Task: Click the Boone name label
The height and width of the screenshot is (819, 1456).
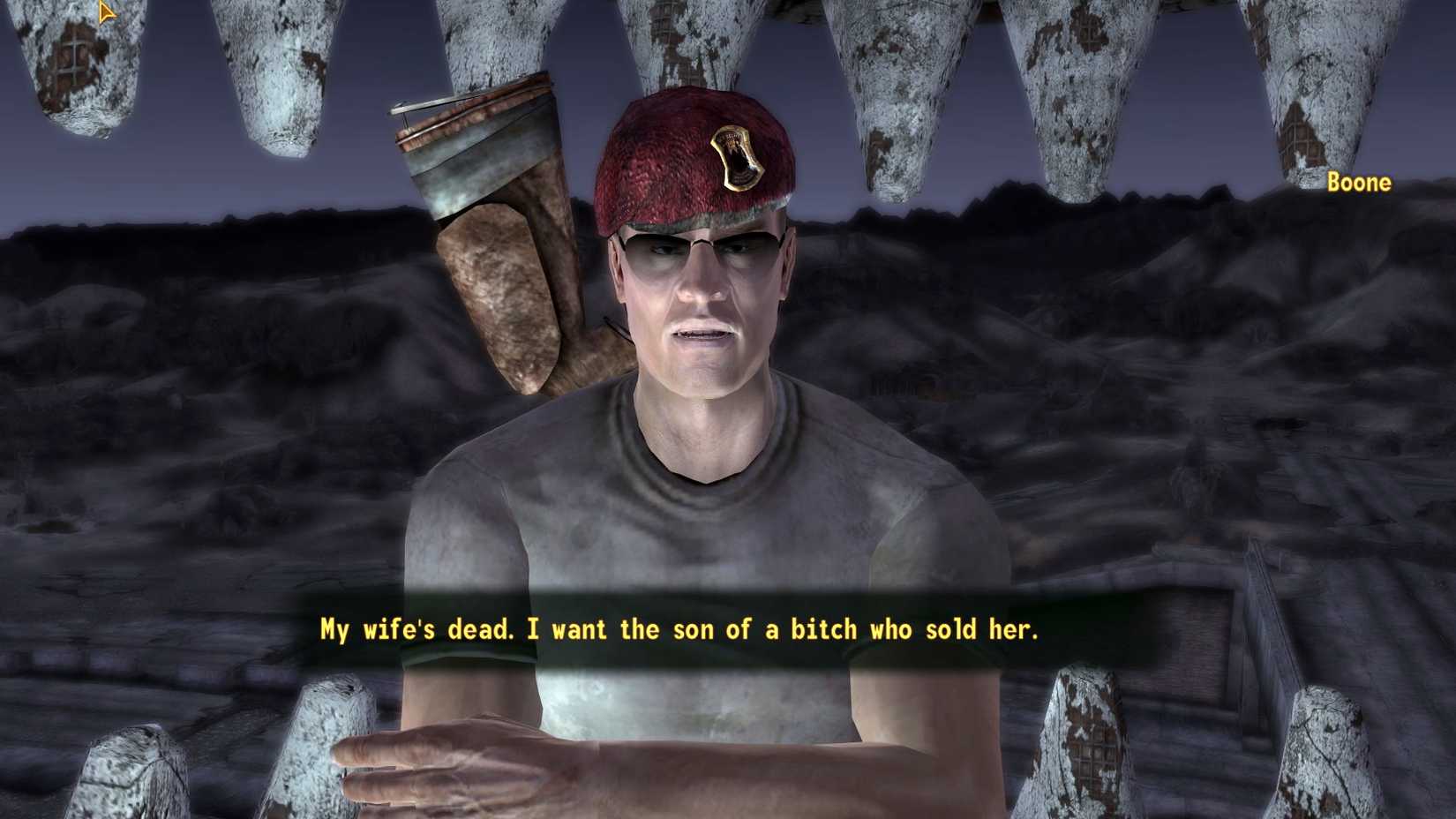Action: click(1359, 184)
